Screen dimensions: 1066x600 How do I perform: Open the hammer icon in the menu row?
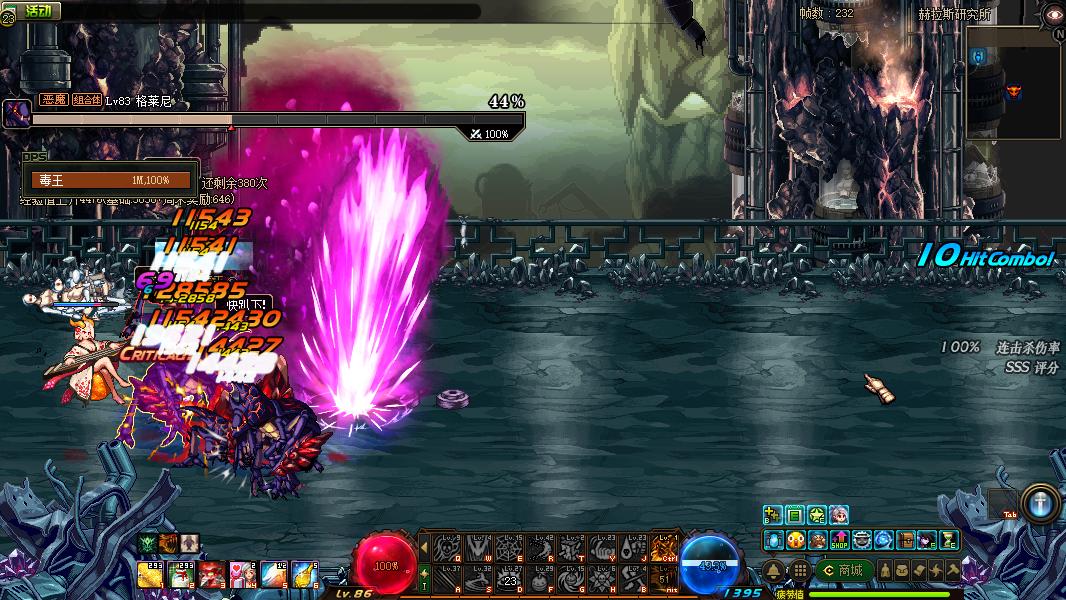pyautogui.click(x=952, y=570)
